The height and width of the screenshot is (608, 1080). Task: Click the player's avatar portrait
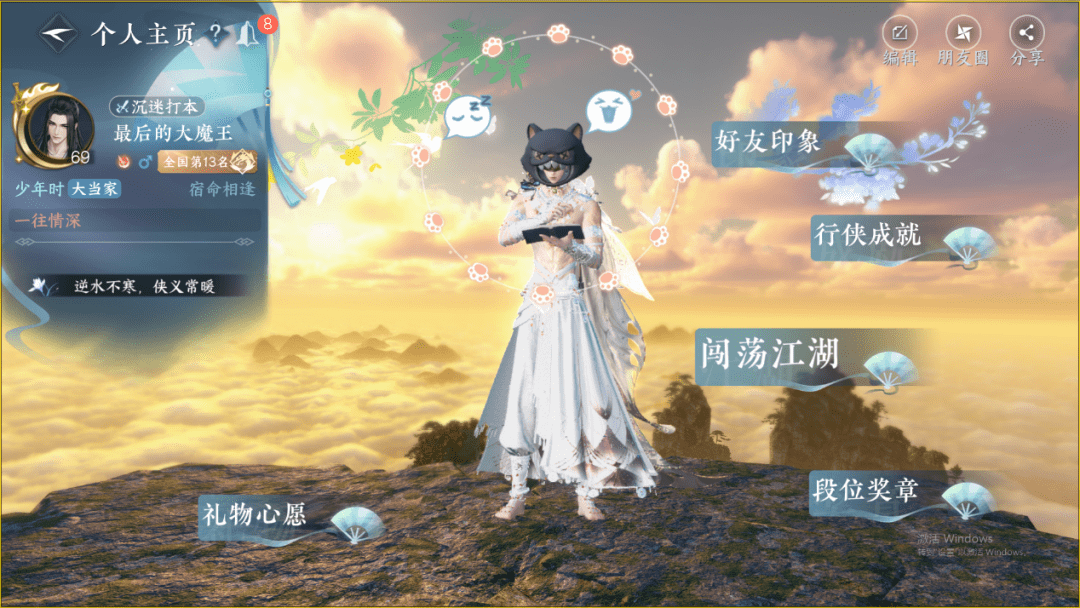click(55, 128)
